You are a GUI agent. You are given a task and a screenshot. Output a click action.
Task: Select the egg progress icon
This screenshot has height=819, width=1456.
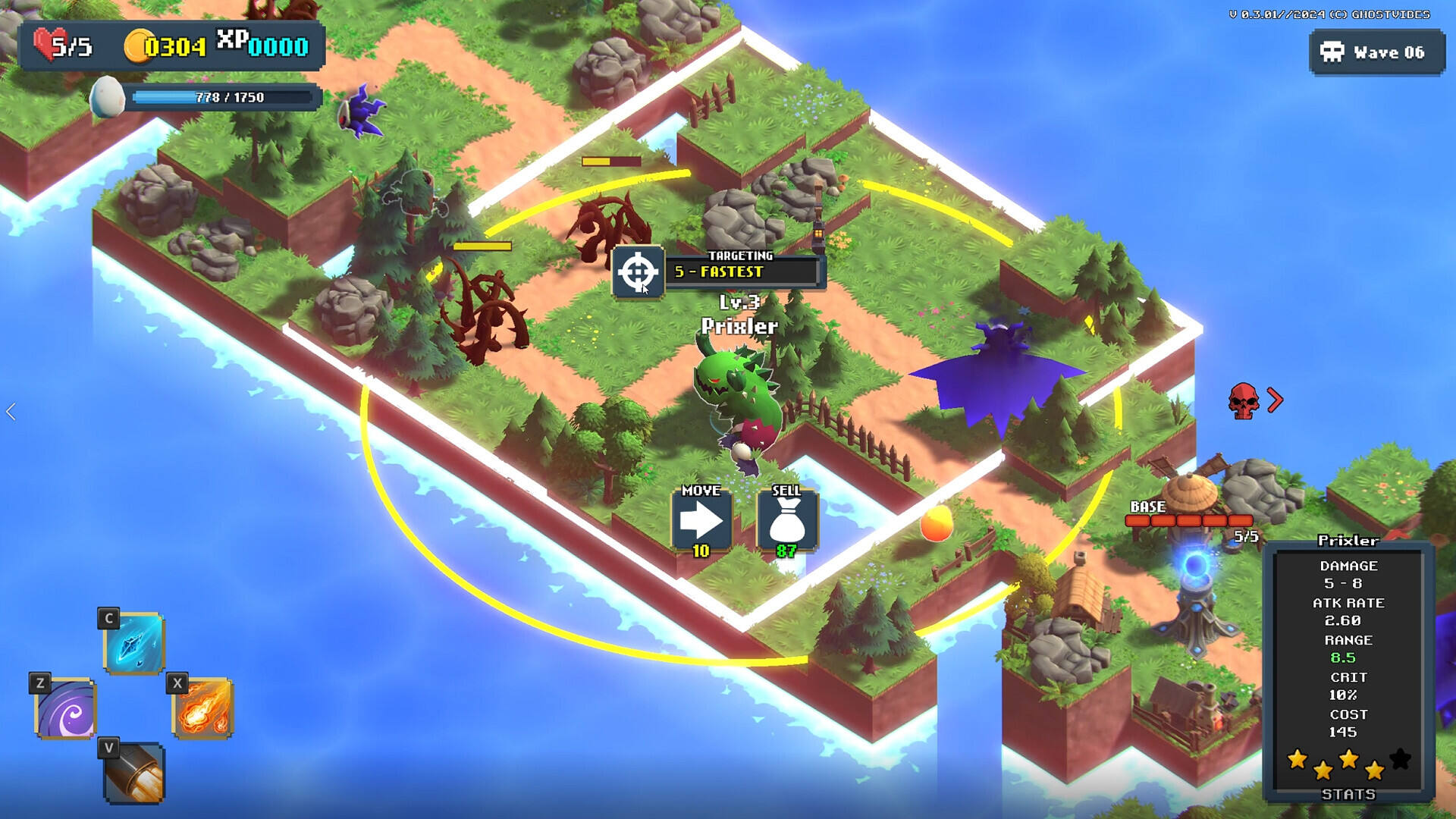(x=107, y=97)
